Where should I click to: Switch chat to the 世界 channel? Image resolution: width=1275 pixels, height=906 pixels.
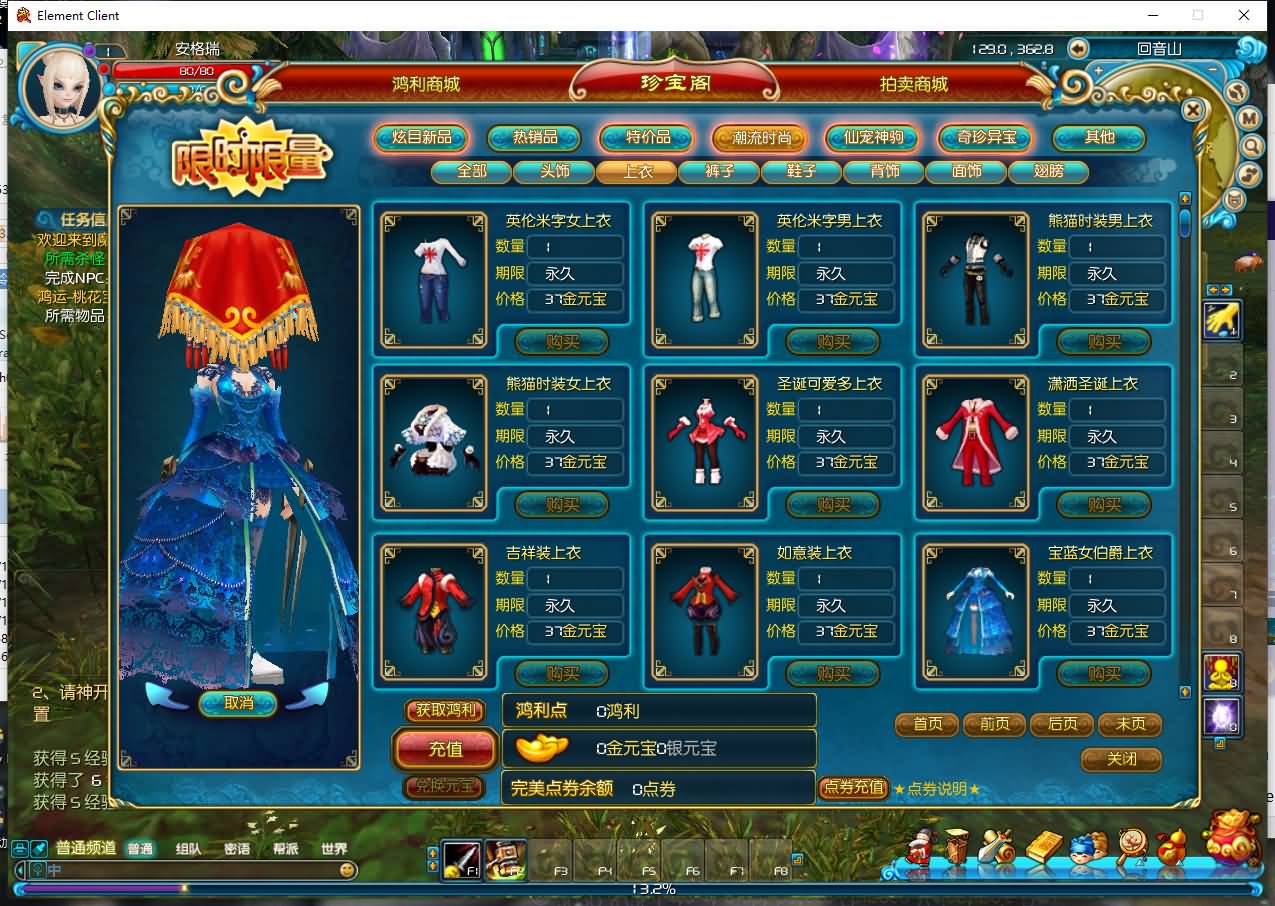click(x=334, y=849)
